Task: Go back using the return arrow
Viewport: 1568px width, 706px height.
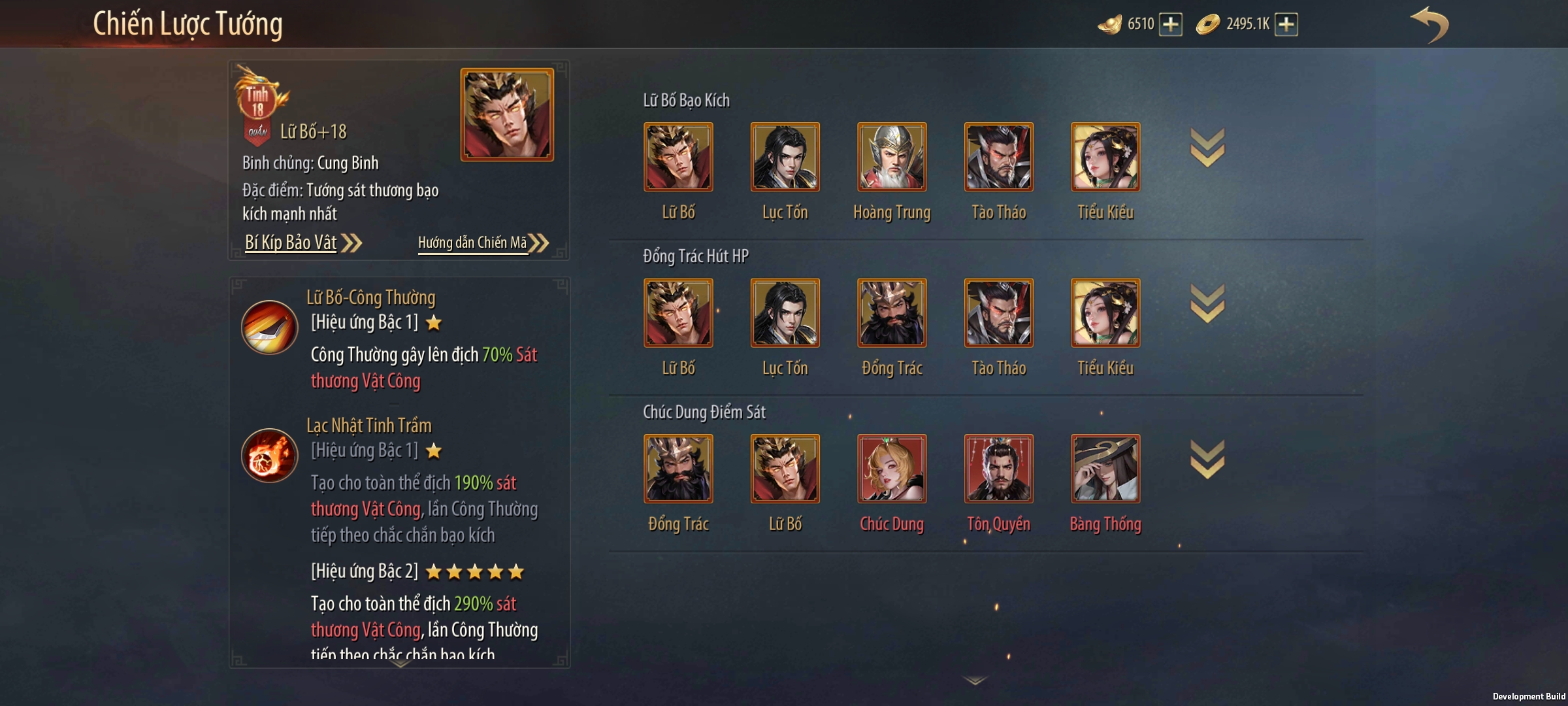Action: pyautogui.click(x=1429, y=25)
